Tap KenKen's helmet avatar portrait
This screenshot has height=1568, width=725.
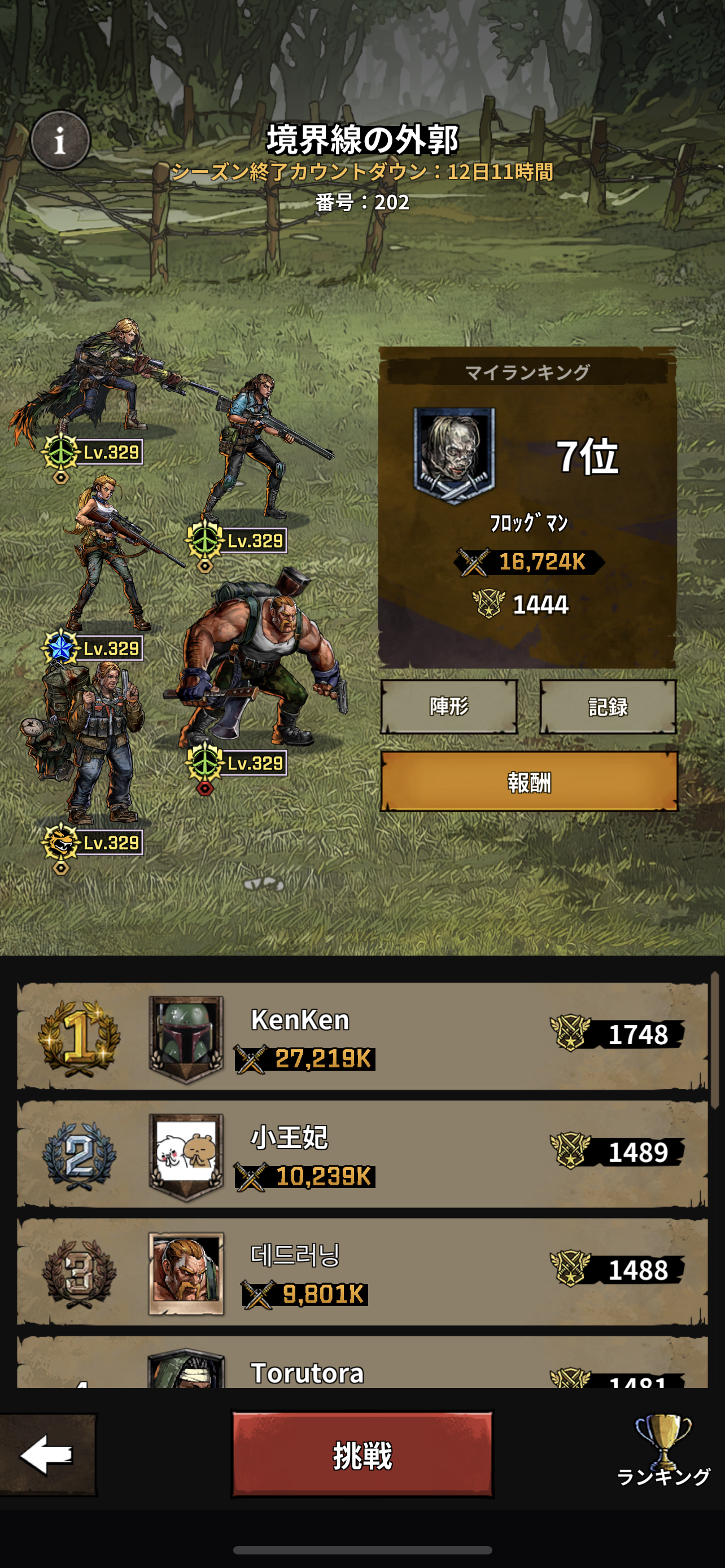(186, 1037)
